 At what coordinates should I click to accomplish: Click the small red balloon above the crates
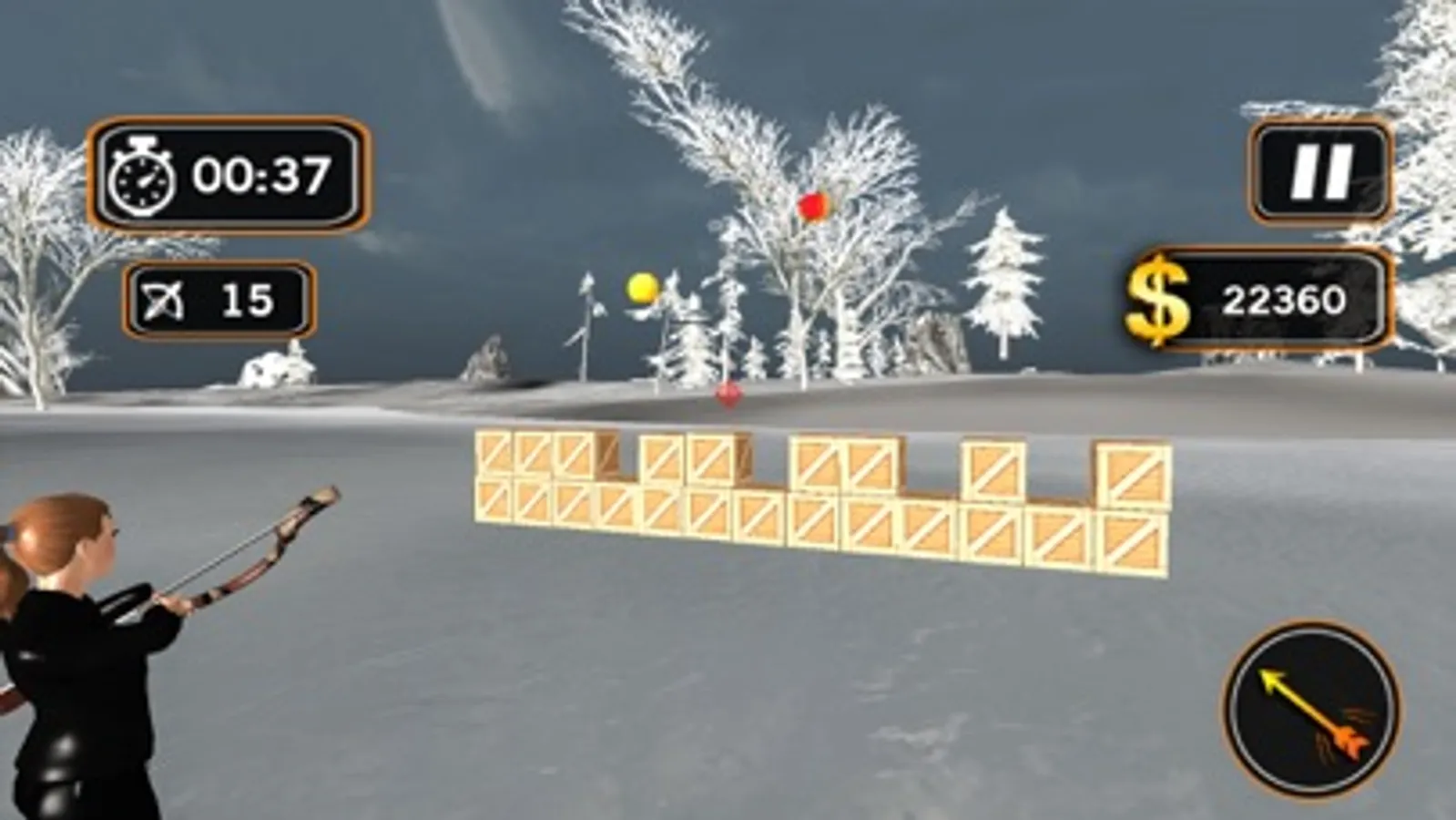tap(727, 392)
